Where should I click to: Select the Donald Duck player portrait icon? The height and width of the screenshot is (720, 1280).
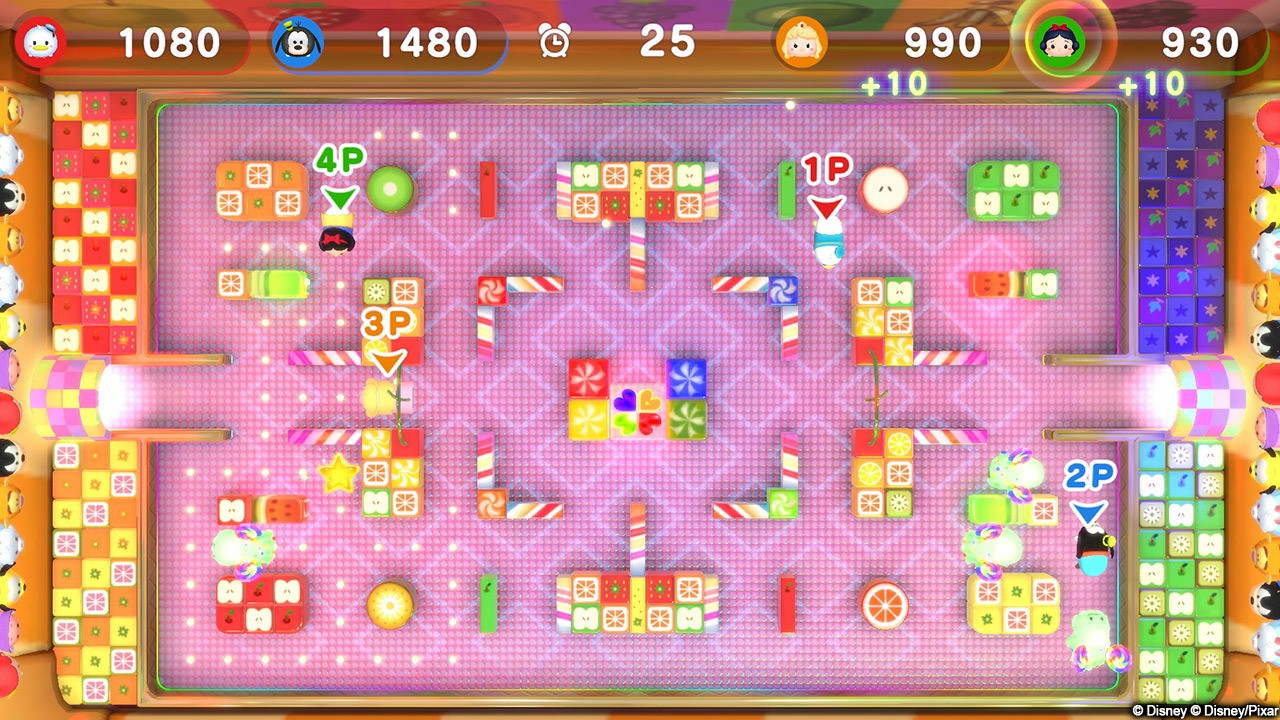pos(40,42)
